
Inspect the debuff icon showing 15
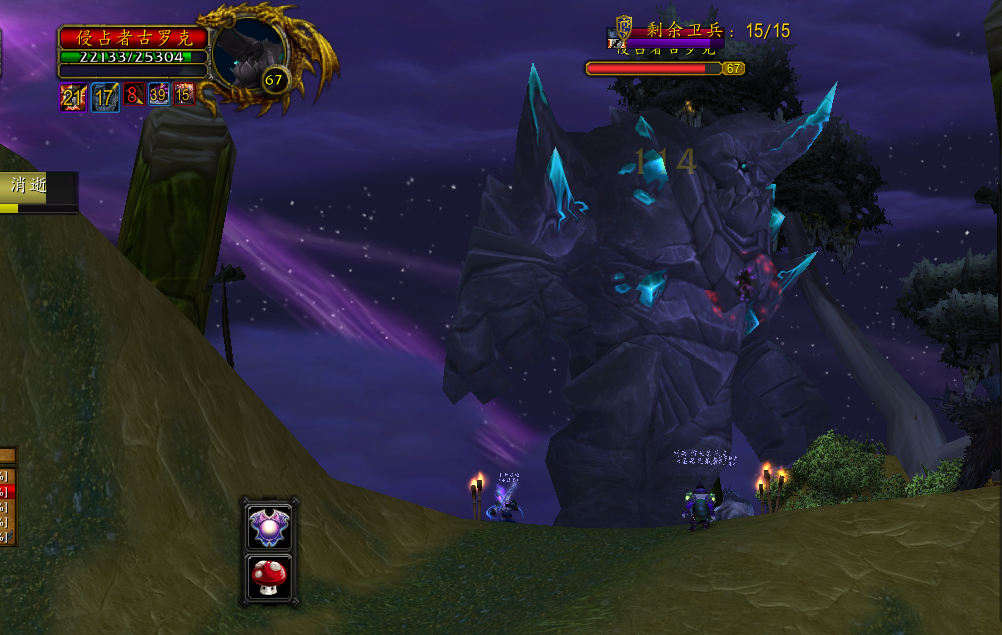point(184,95)
